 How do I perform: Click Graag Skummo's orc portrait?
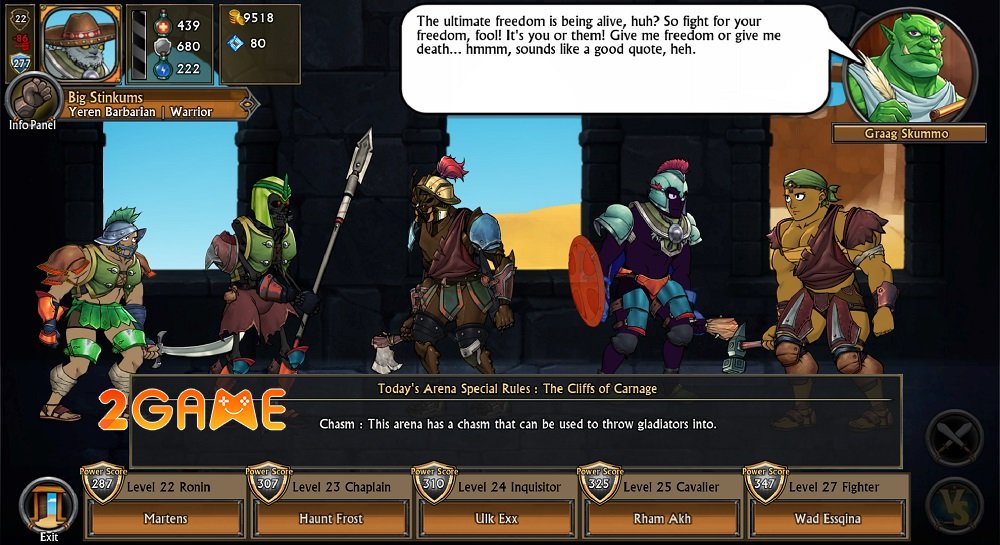pos(910,66)
